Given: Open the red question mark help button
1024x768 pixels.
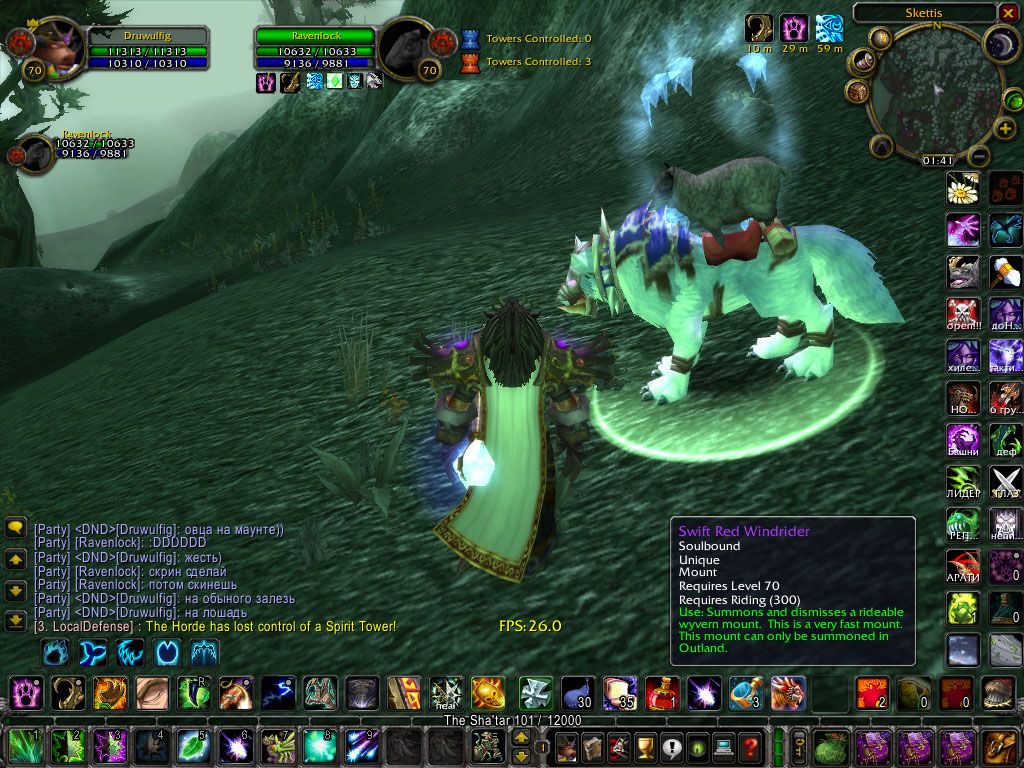Looking at the screenshot, I should (750, 746).
